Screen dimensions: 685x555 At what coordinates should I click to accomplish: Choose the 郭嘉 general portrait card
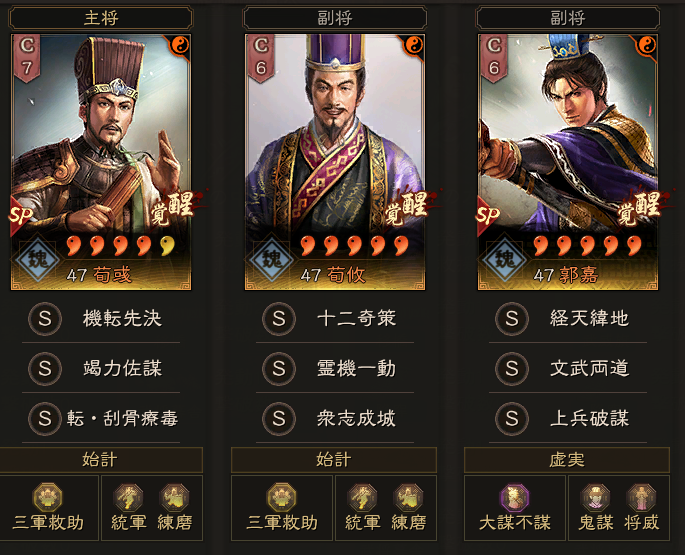[567, 160]
